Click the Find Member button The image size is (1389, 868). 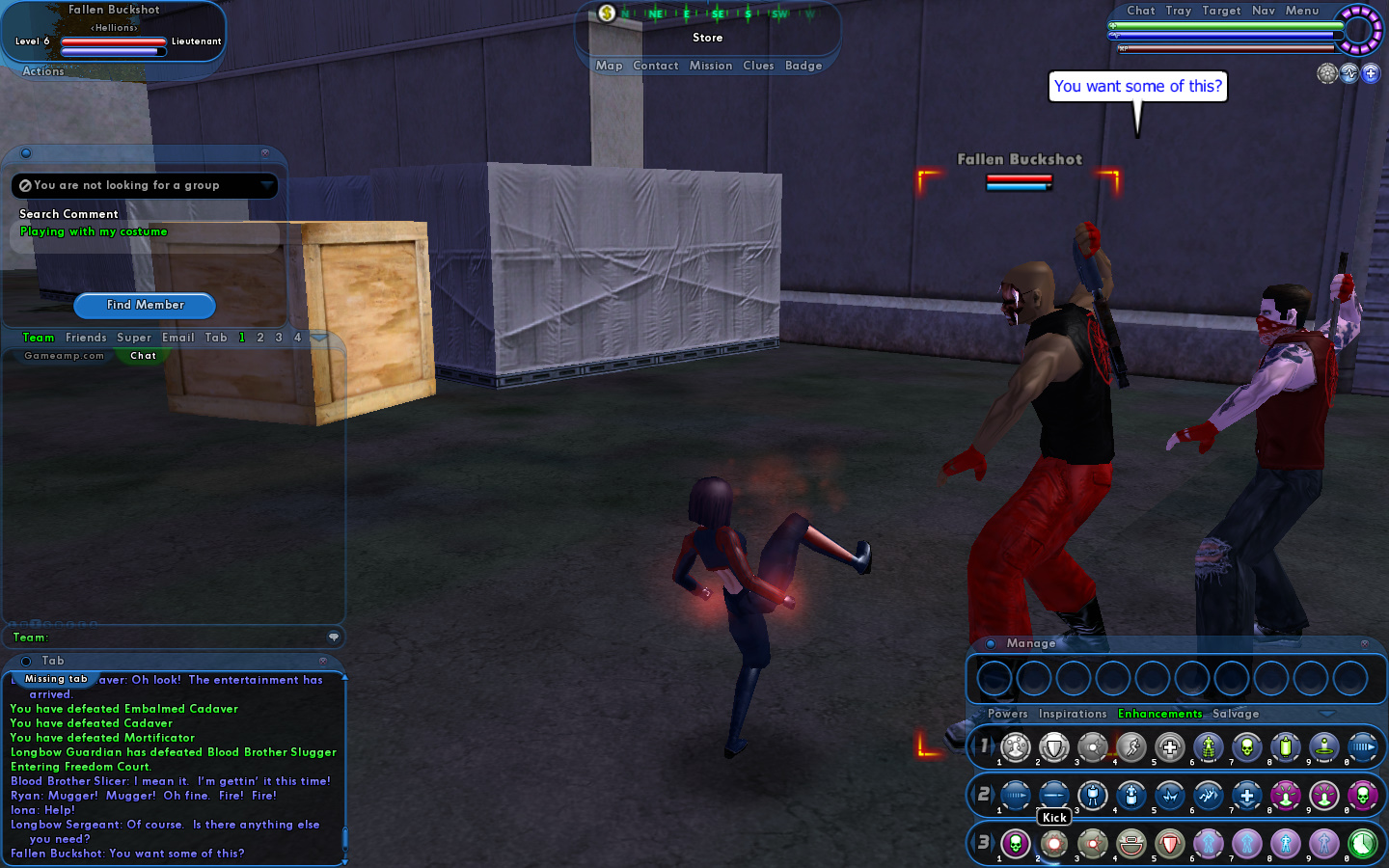click(145, 305)
